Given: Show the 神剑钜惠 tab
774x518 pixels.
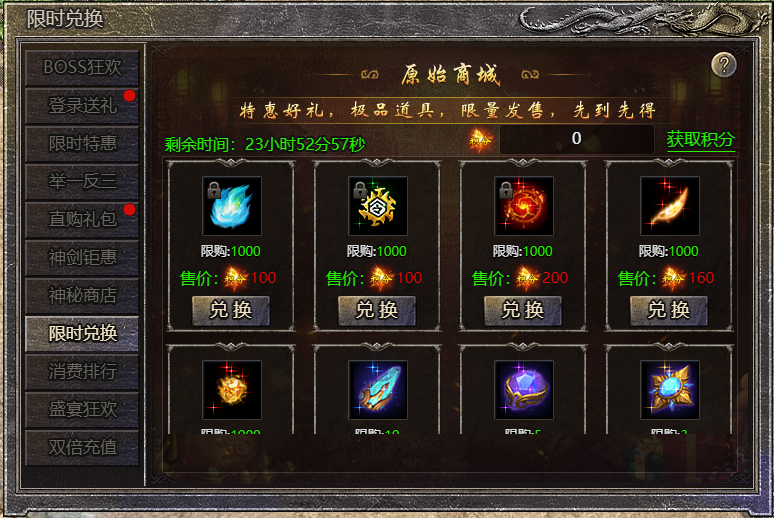Looking at the screenshot, I should coord(82,257).
